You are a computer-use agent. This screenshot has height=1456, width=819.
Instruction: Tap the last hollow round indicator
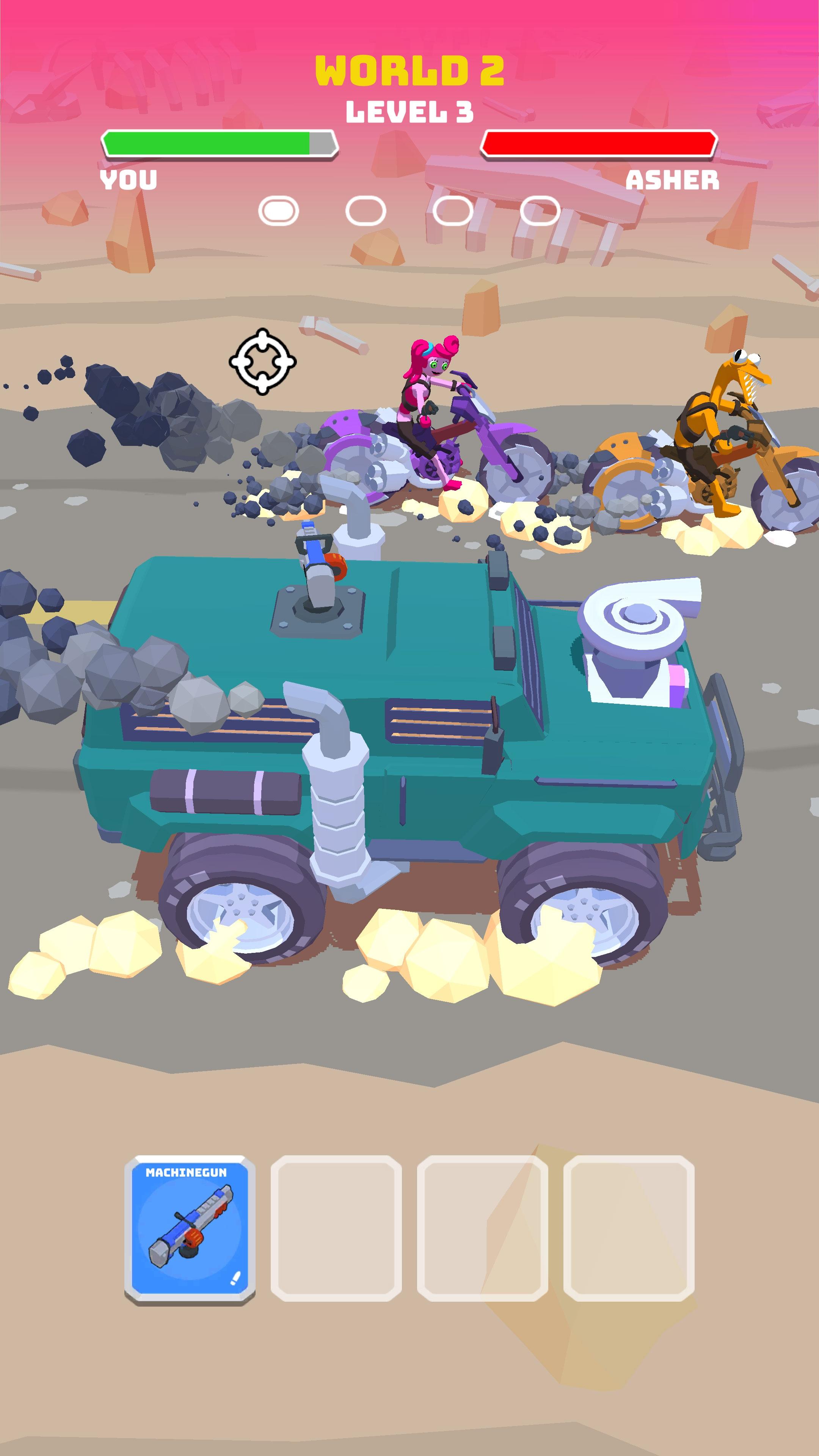(x=540, y=210)
